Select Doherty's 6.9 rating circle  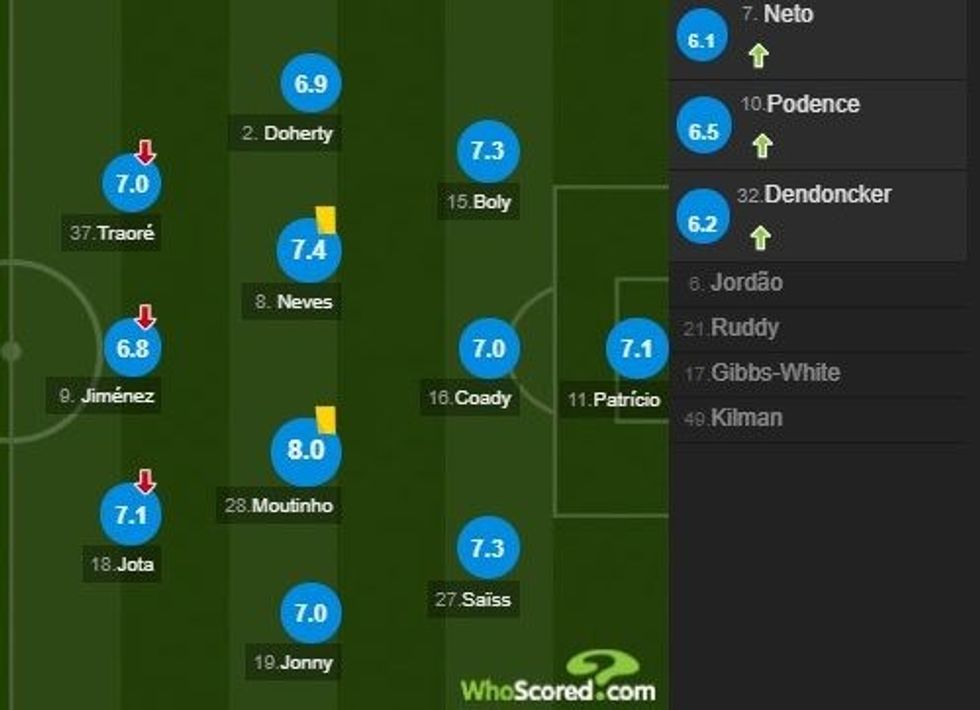(x=311, y=84)
